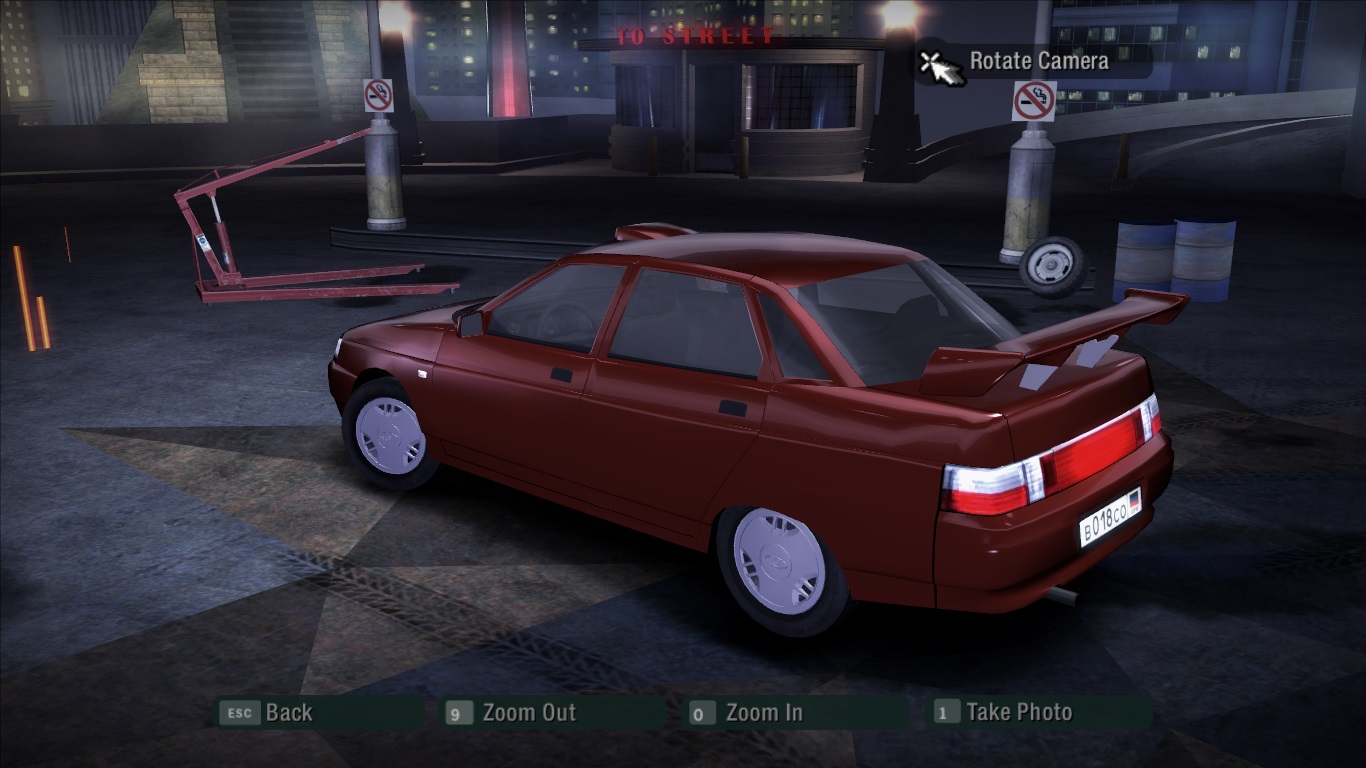
Task: Choose the Zoom In option
Action: tap(763, 713)
